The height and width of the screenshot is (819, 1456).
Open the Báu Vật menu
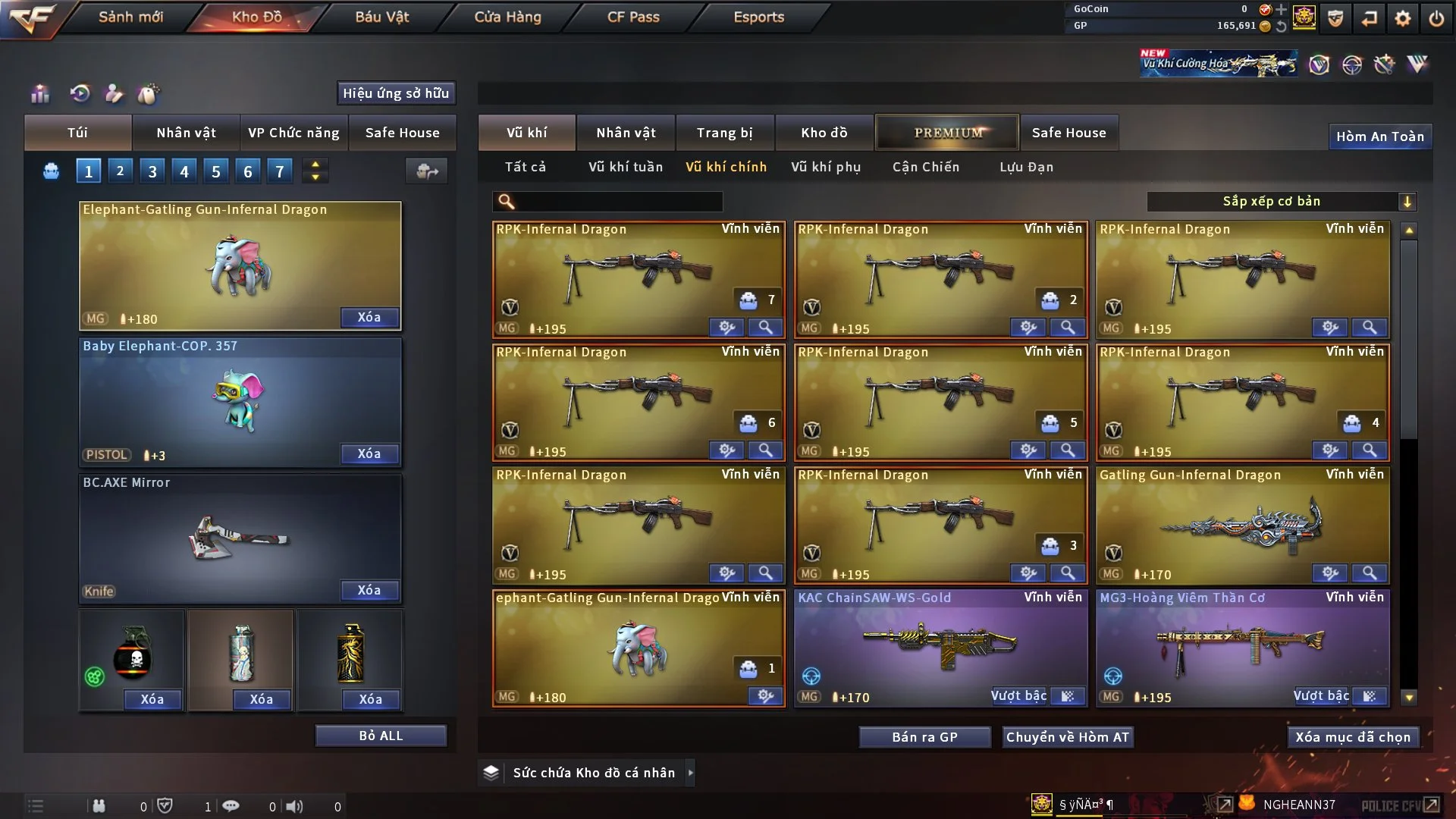[x=381, y=17]
